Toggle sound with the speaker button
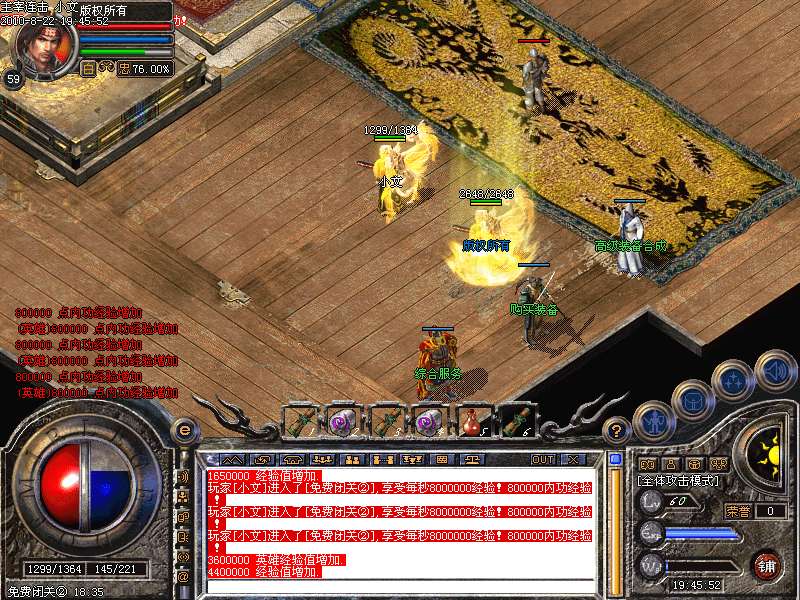The height and width of the screenshot is (600, 800). [x=774, y=370]
